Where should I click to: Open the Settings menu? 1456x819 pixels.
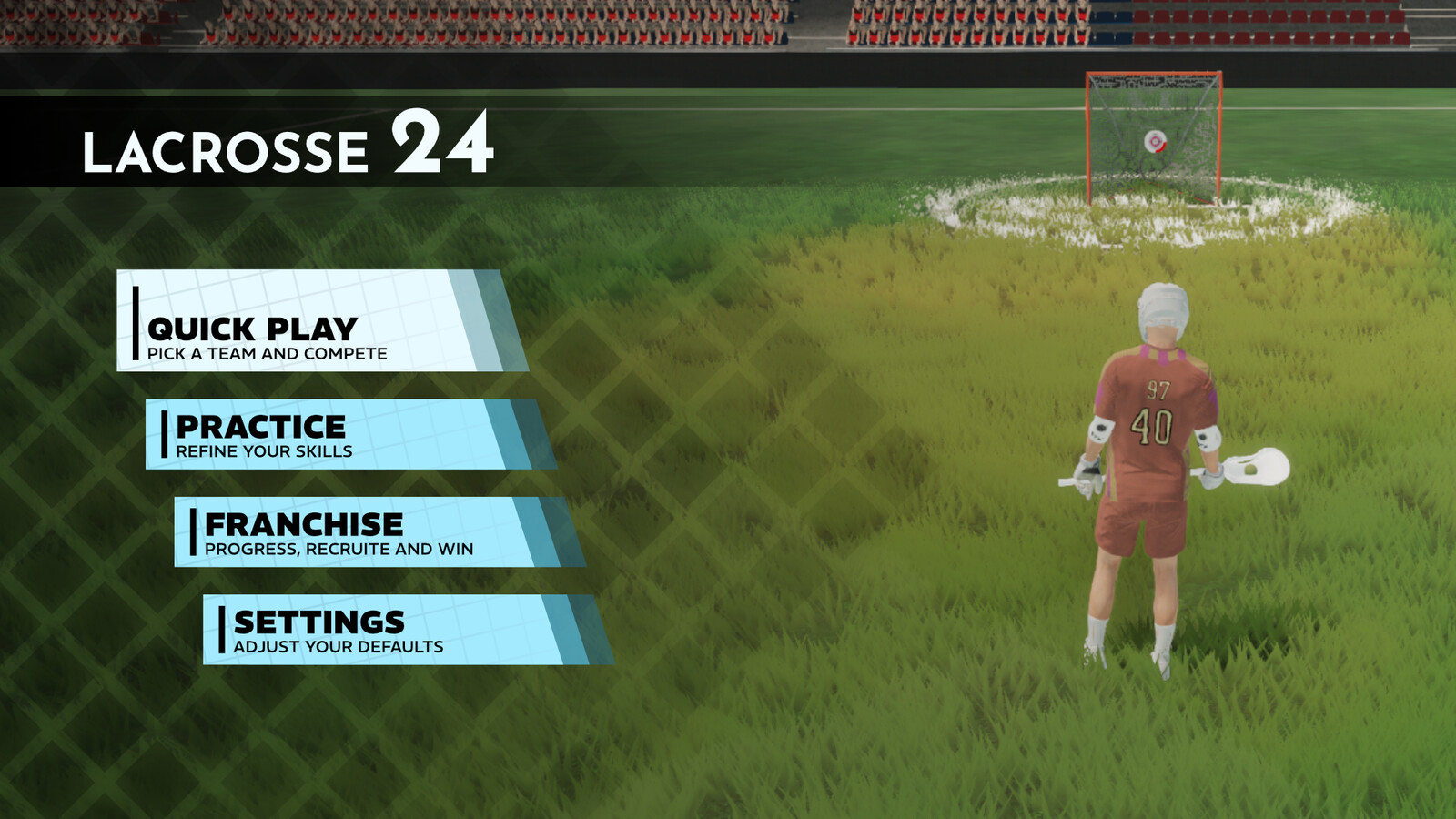coord(391,630)
